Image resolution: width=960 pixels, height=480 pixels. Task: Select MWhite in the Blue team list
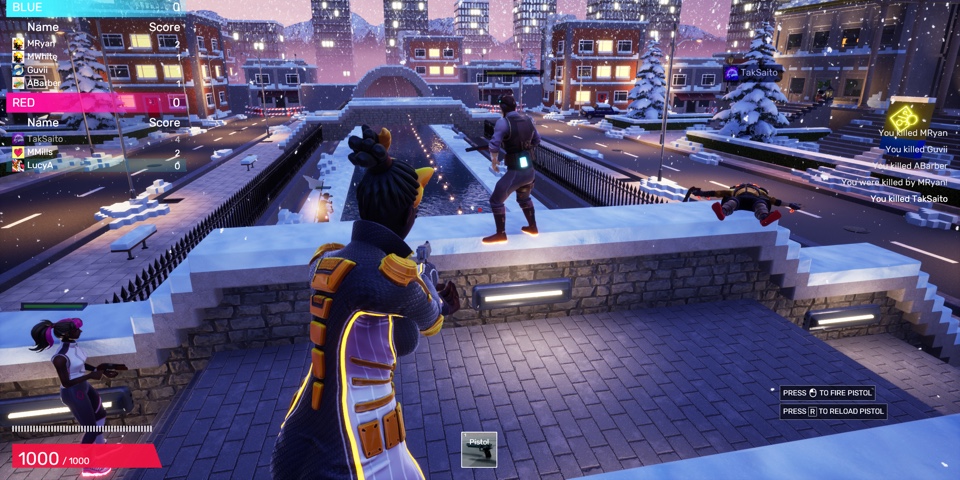point(96,57)
